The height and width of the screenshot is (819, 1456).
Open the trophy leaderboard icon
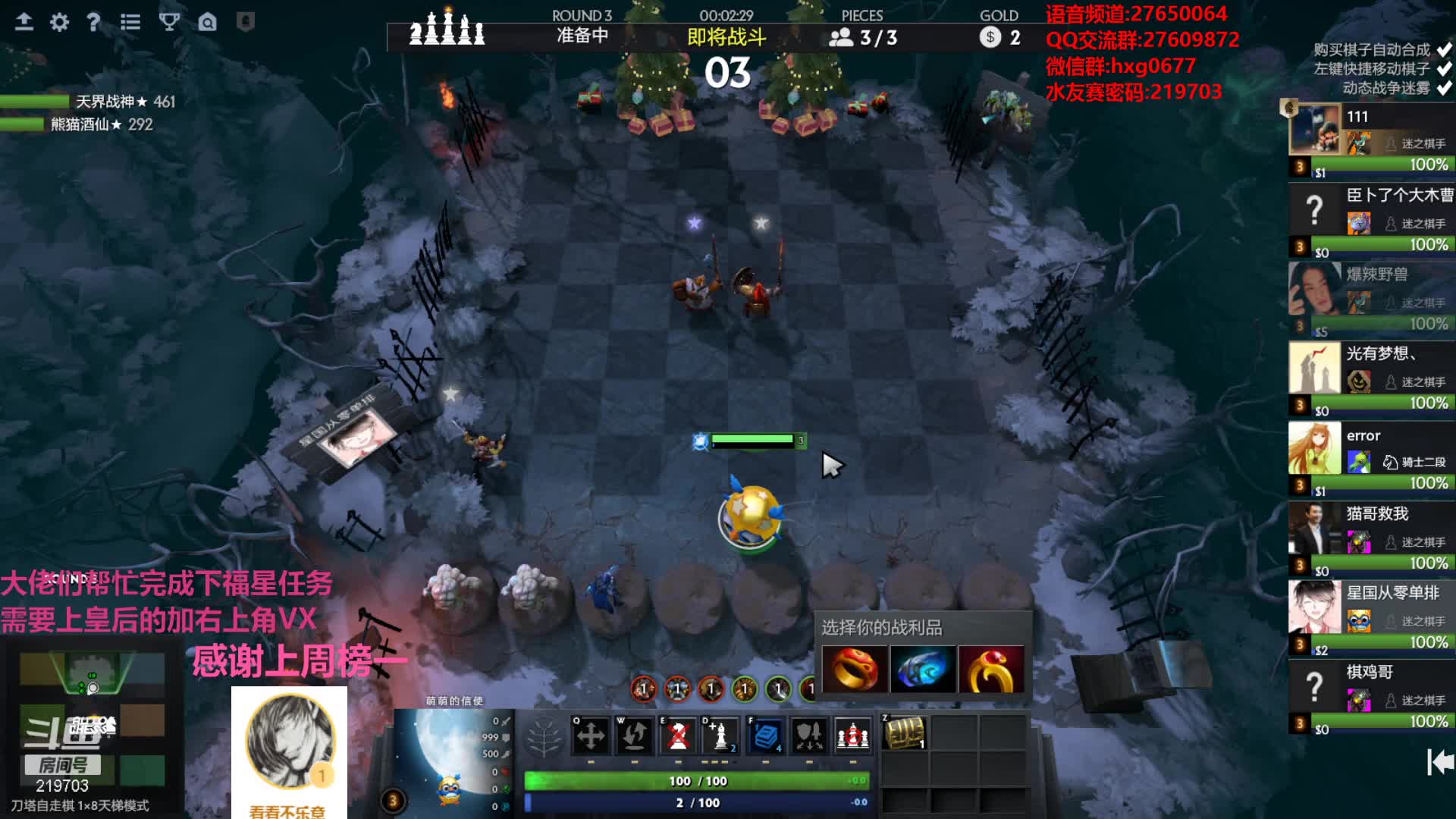coord(169,22)
